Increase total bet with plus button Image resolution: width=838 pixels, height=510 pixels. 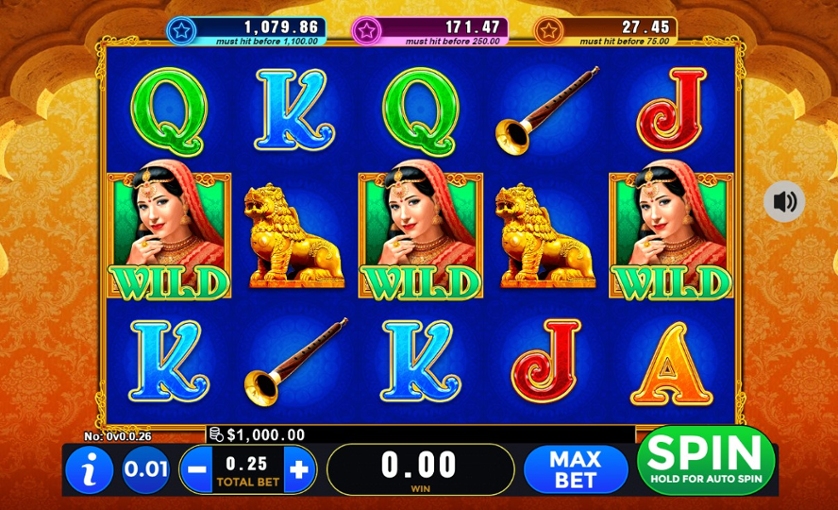[x=299, y=467]
